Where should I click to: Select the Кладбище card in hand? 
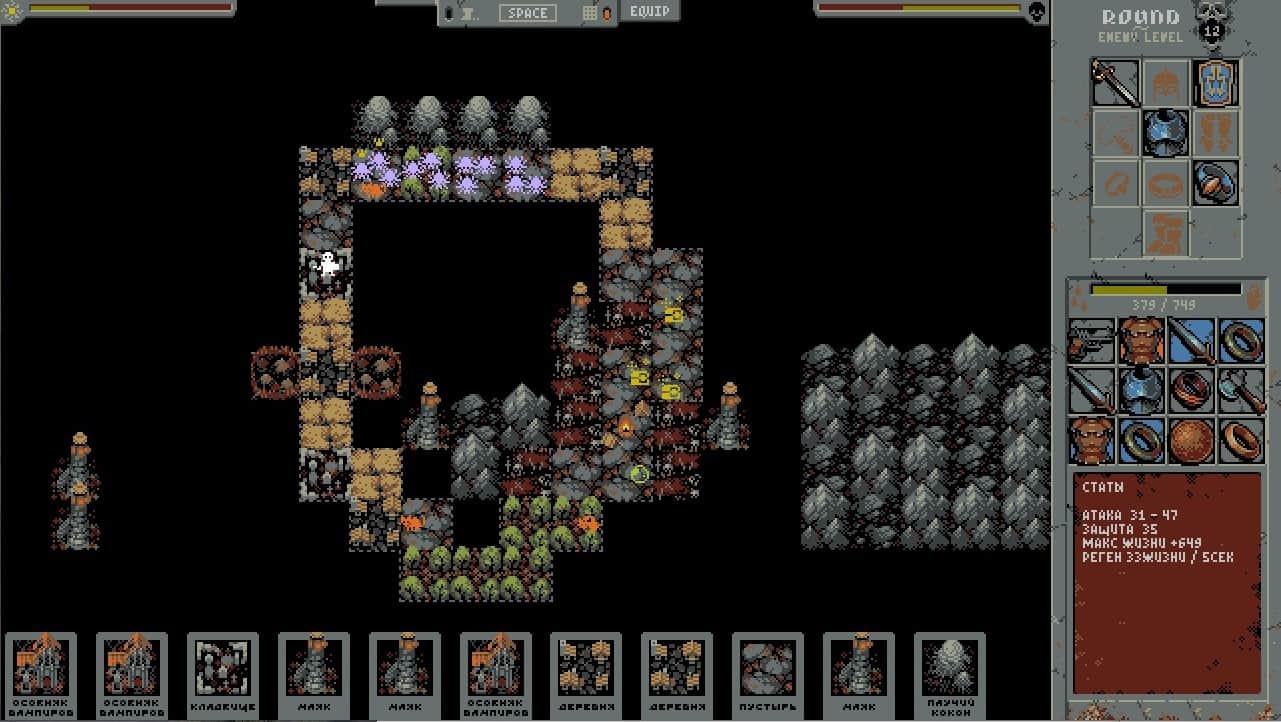click(x=223, y=674)
